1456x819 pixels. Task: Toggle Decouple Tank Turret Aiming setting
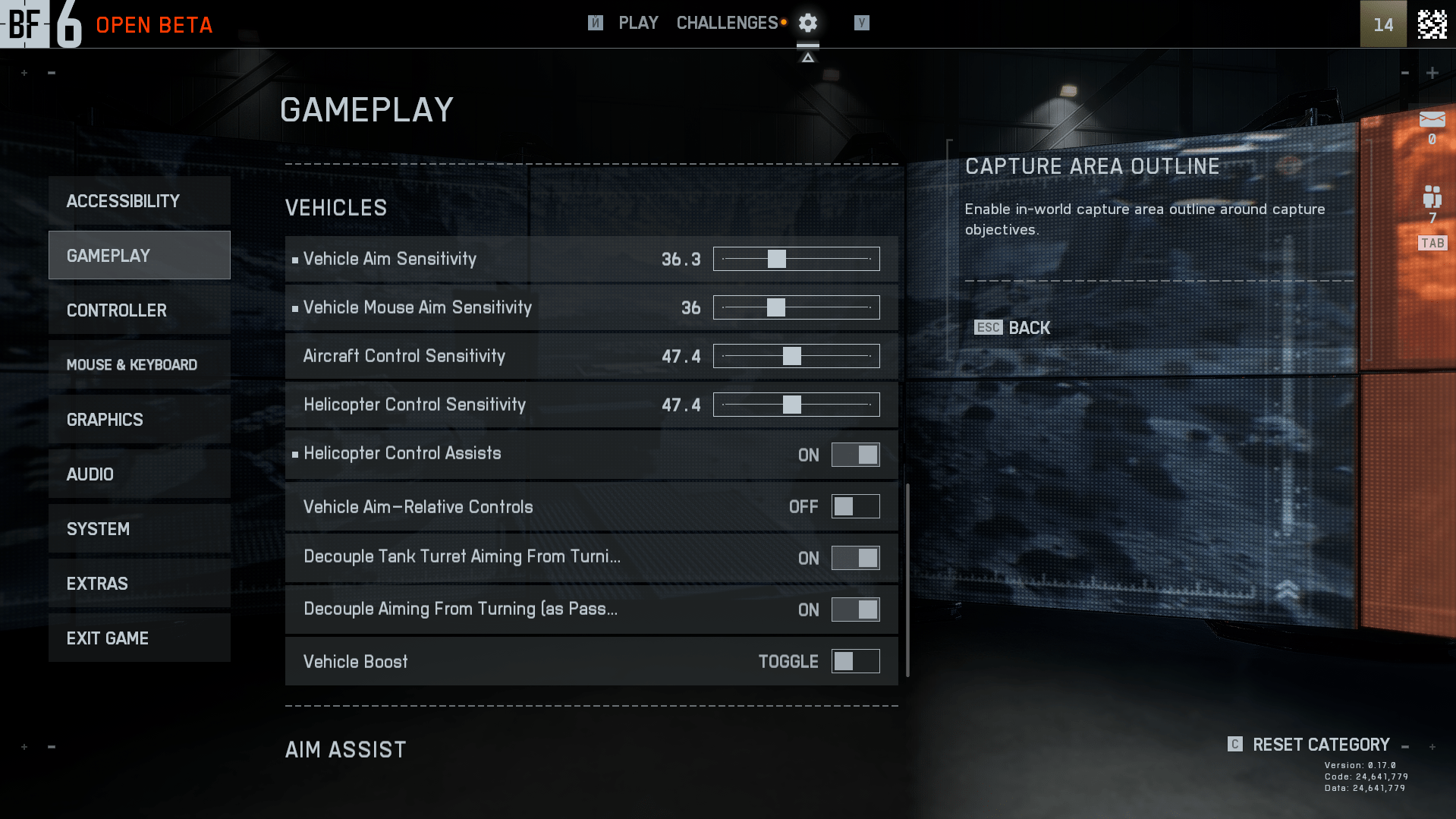pos(855,558)
